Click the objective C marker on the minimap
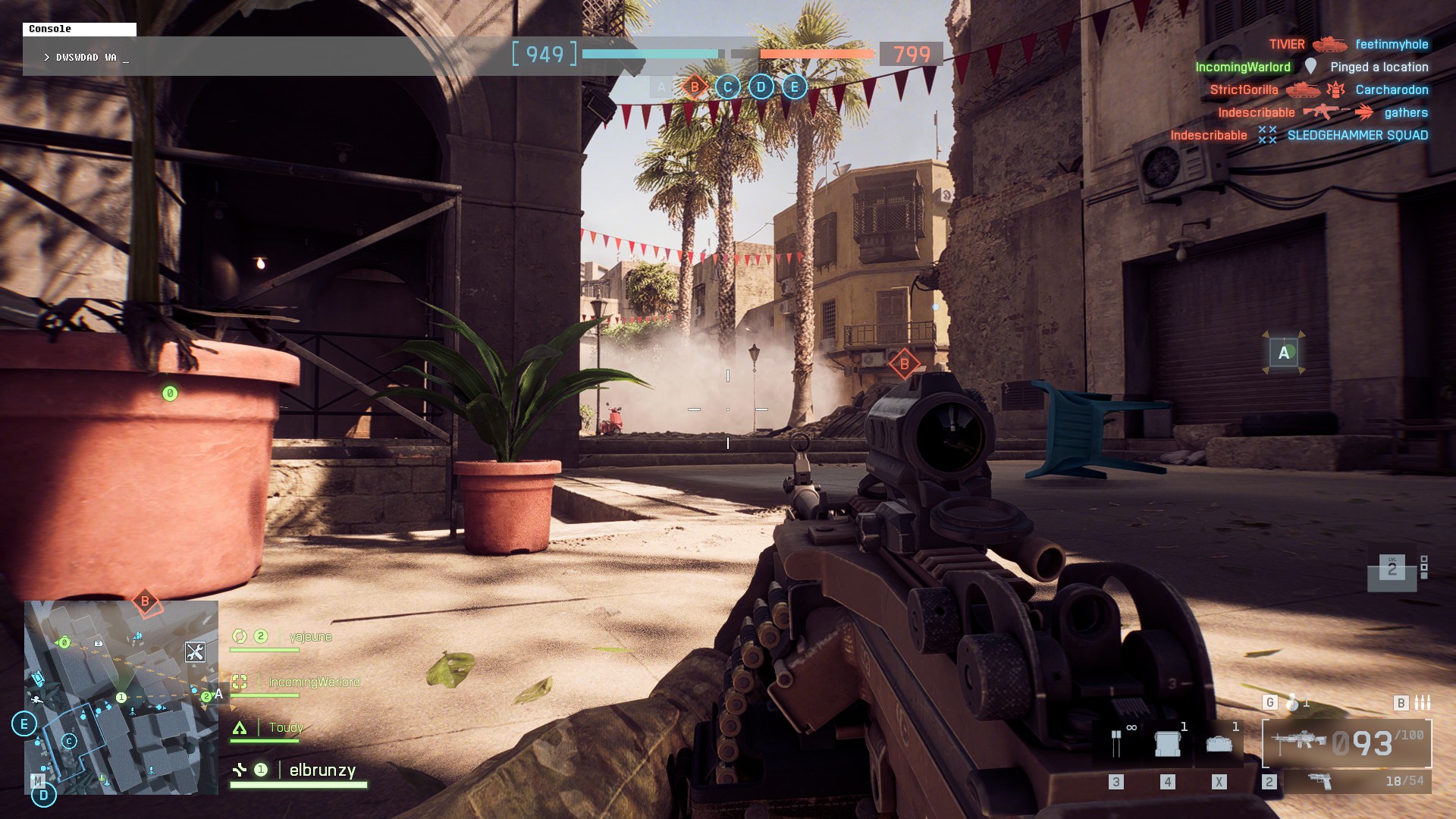This screenshot has width=1456, height=819. coord(69,741)
